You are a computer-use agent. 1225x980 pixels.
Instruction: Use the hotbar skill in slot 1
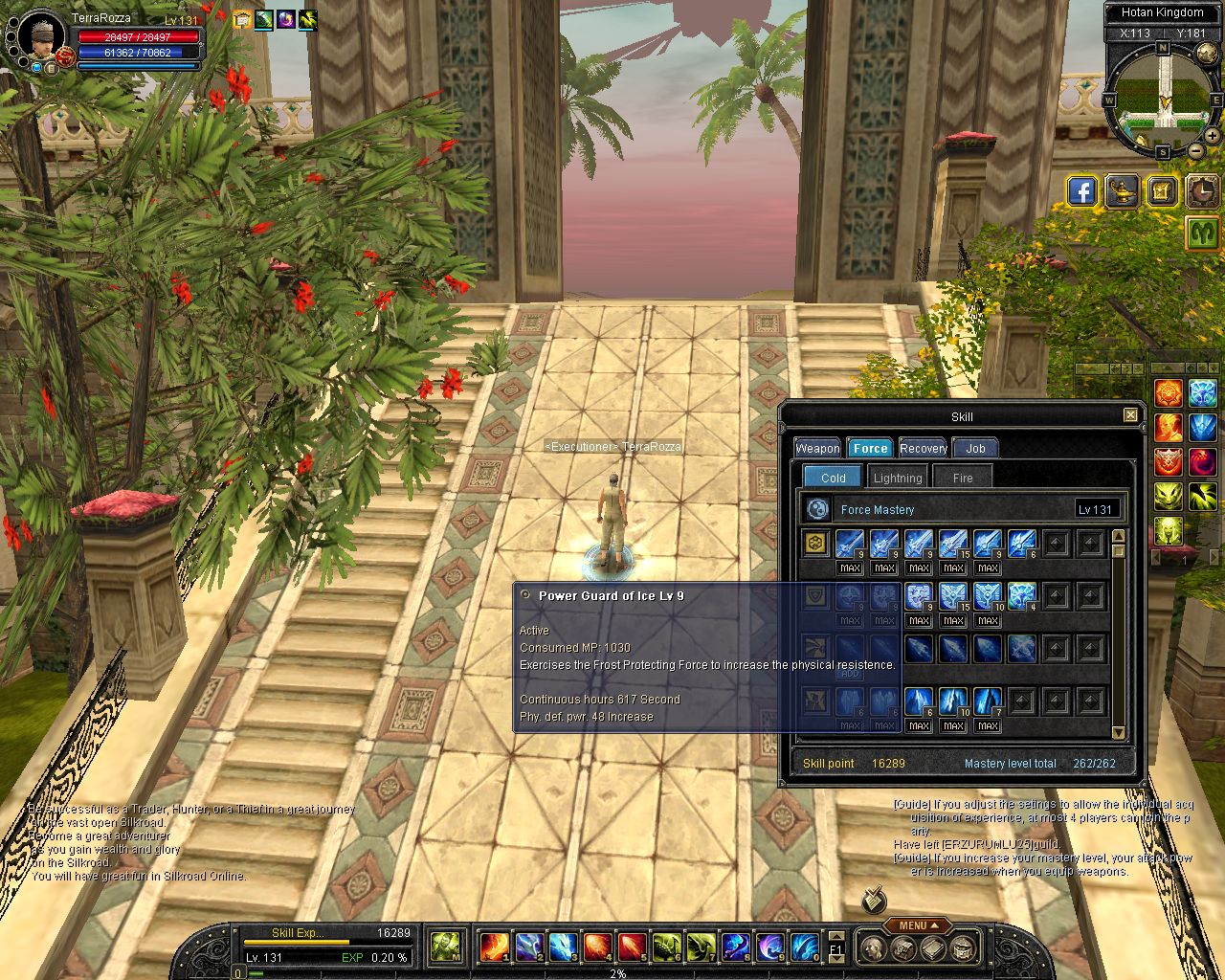pos(494,947)
